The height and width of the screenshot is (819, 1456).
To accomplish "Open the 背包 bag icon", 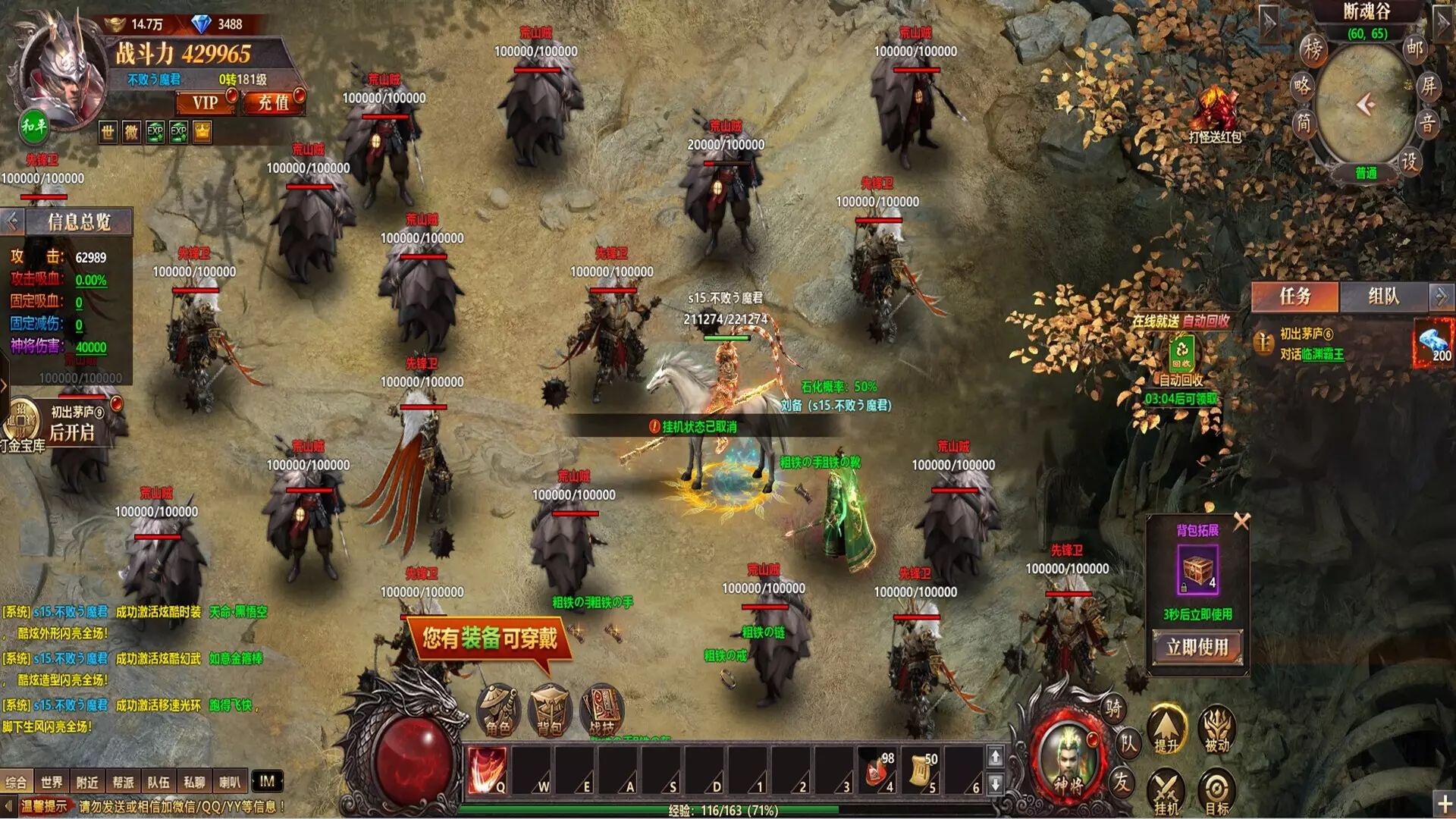I will pyautogui.click(x=549, y=711).
